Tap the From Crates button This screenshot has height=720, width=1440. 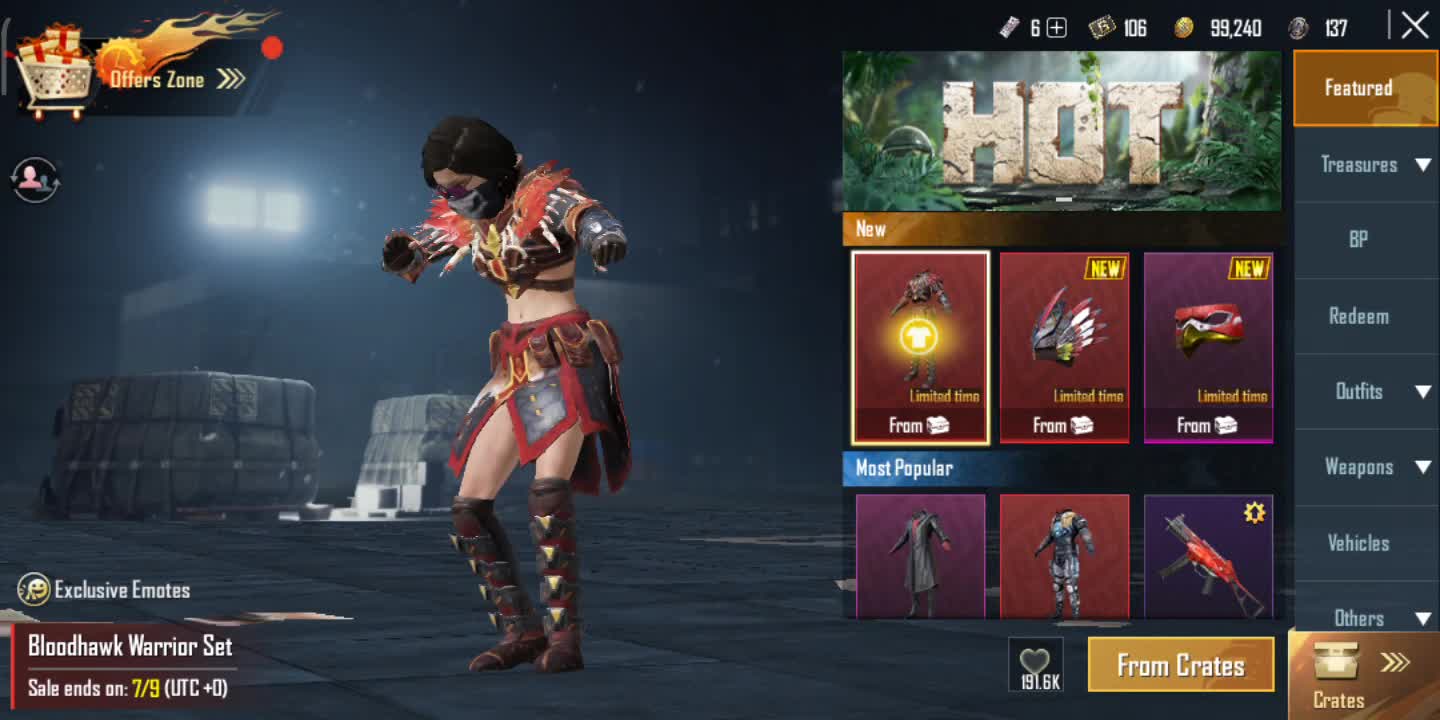[1180, 665]
